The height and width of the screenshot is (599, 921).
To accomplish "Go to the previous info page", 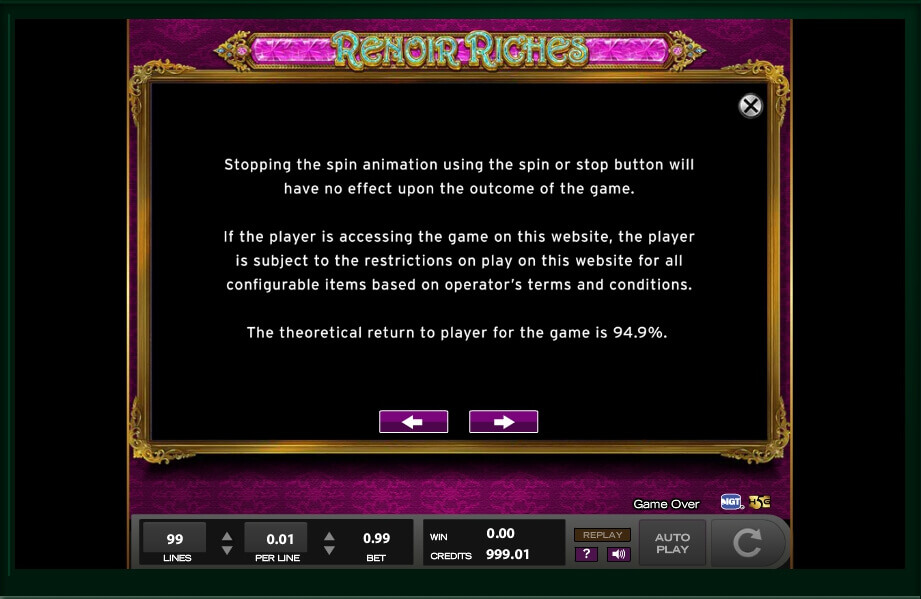I will 413,422.
